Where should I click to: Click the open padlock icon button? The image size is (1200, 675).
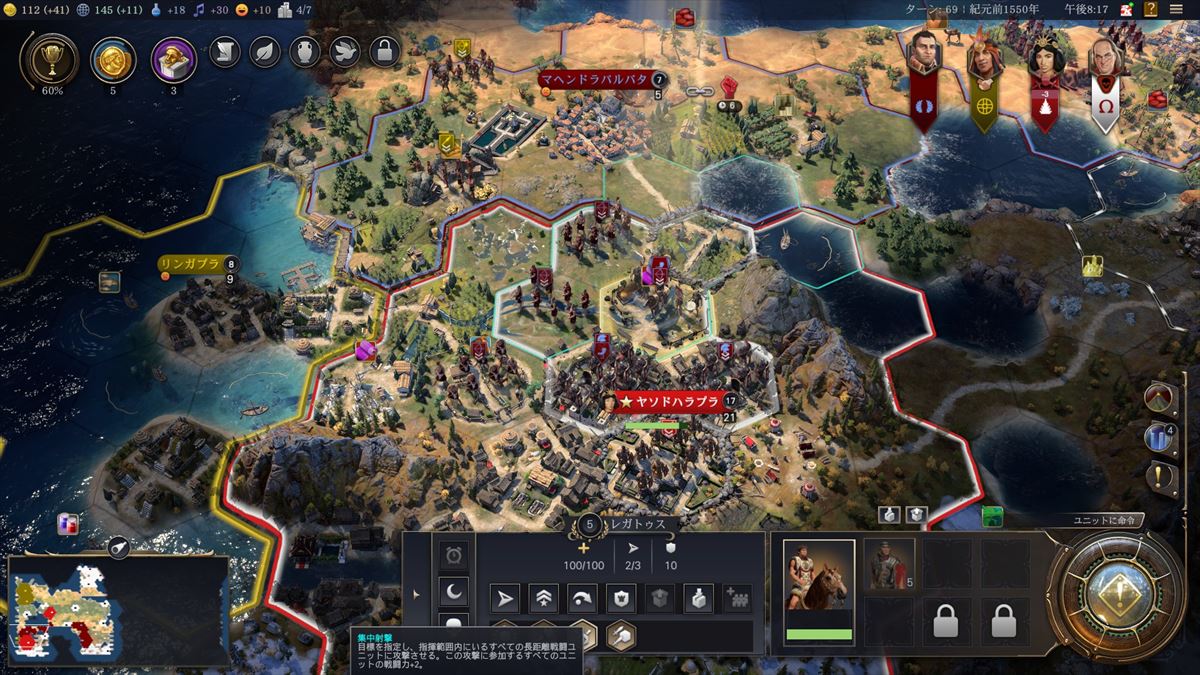[x=385, y=50]
